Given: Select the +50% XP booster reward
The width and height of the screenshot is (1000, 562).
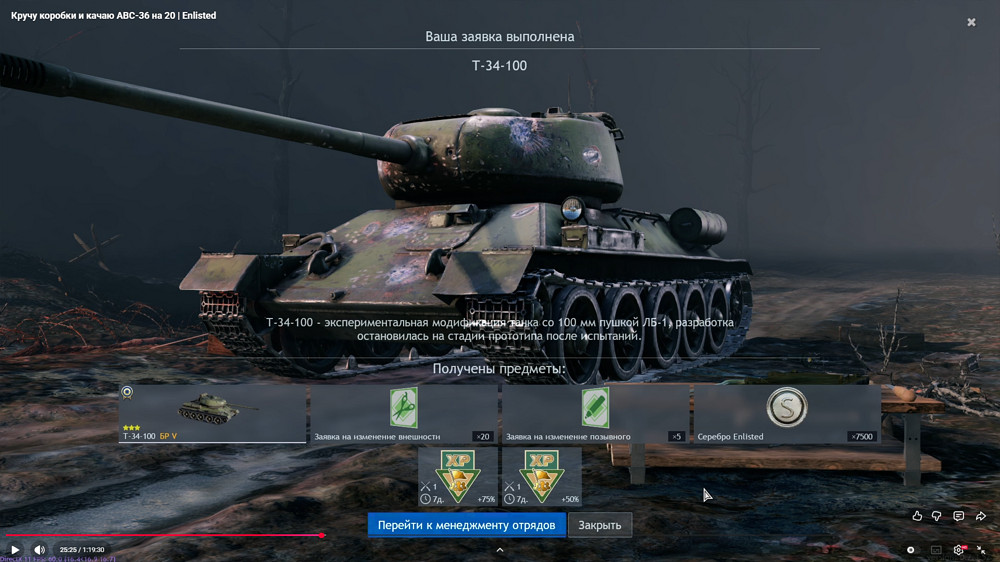Looking at the screenshot, I should tap(541, 476).
